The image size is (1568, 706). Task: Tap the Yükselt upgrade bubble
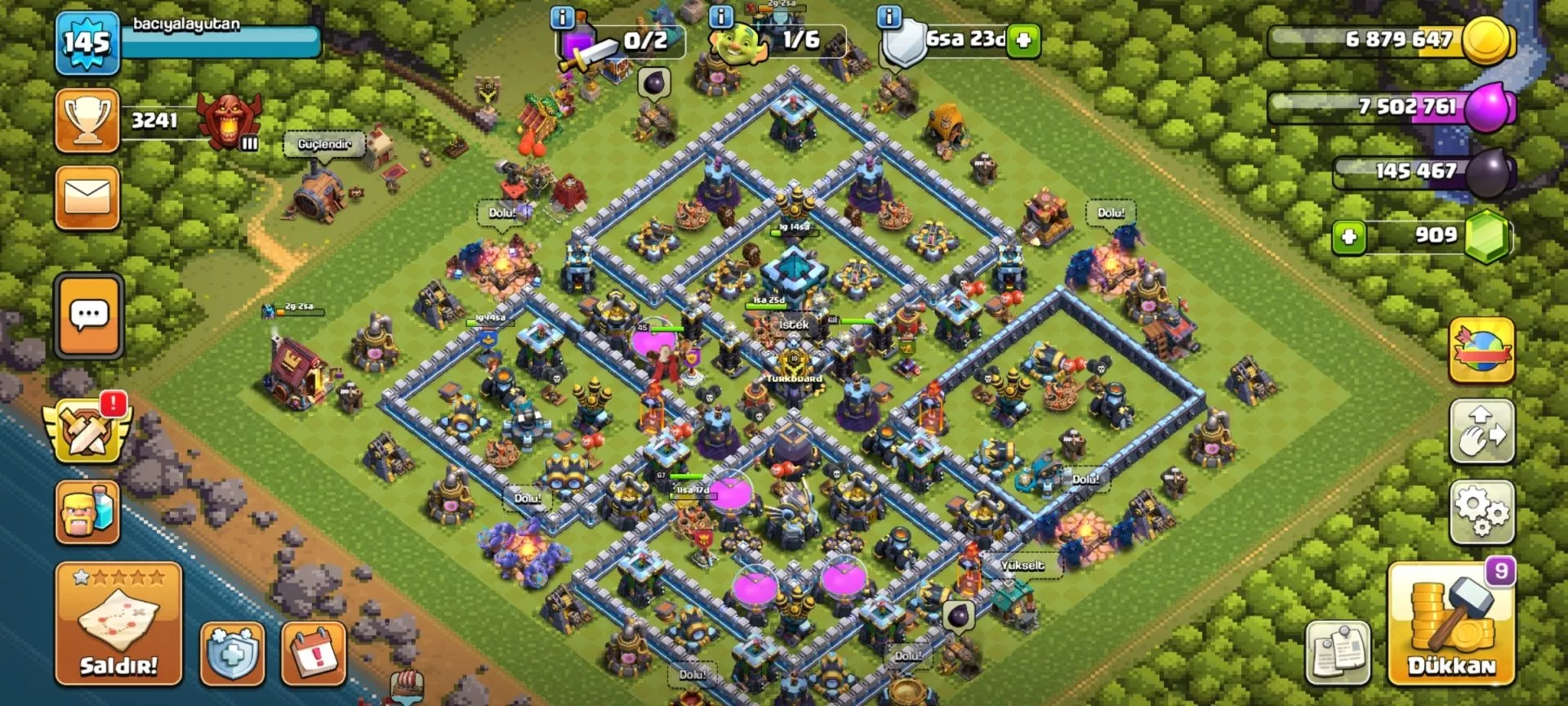point(1022,565)
